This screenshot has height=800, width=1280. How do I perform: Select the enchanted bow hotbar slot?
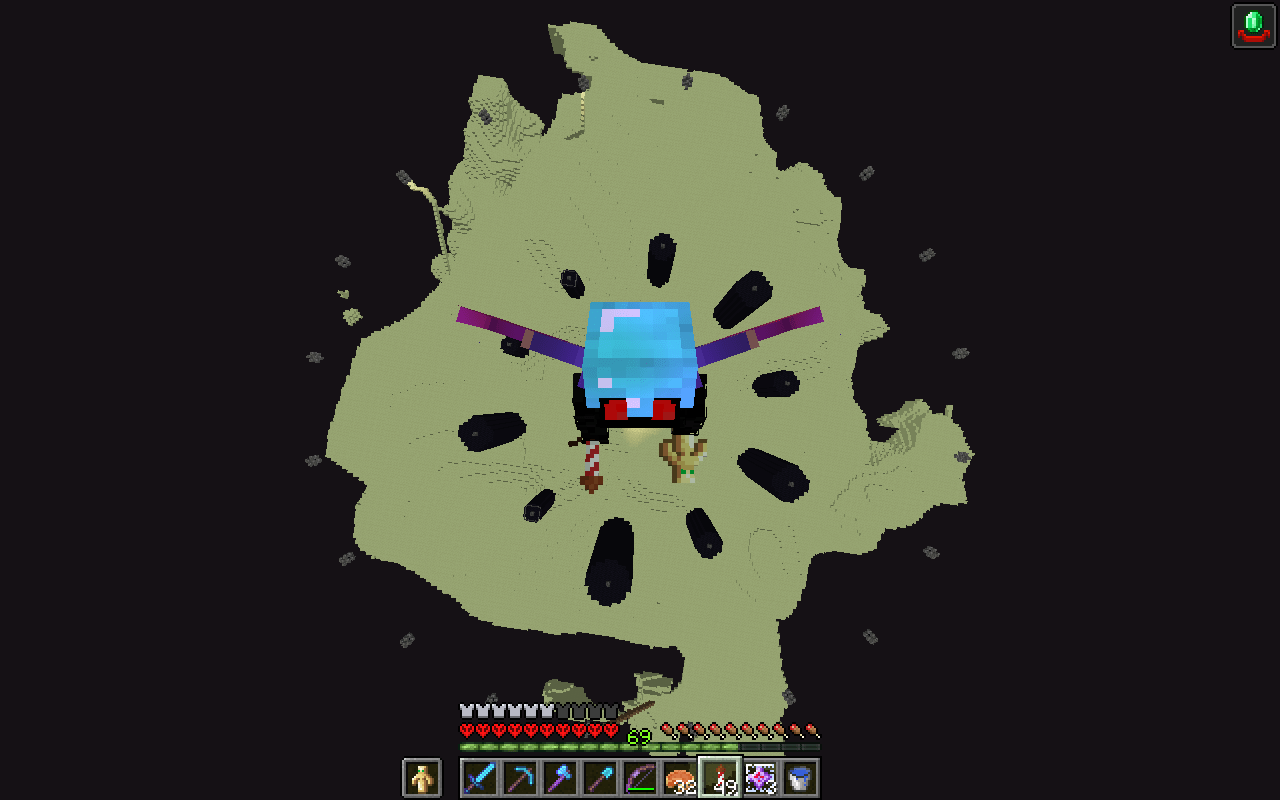point(638,777)
